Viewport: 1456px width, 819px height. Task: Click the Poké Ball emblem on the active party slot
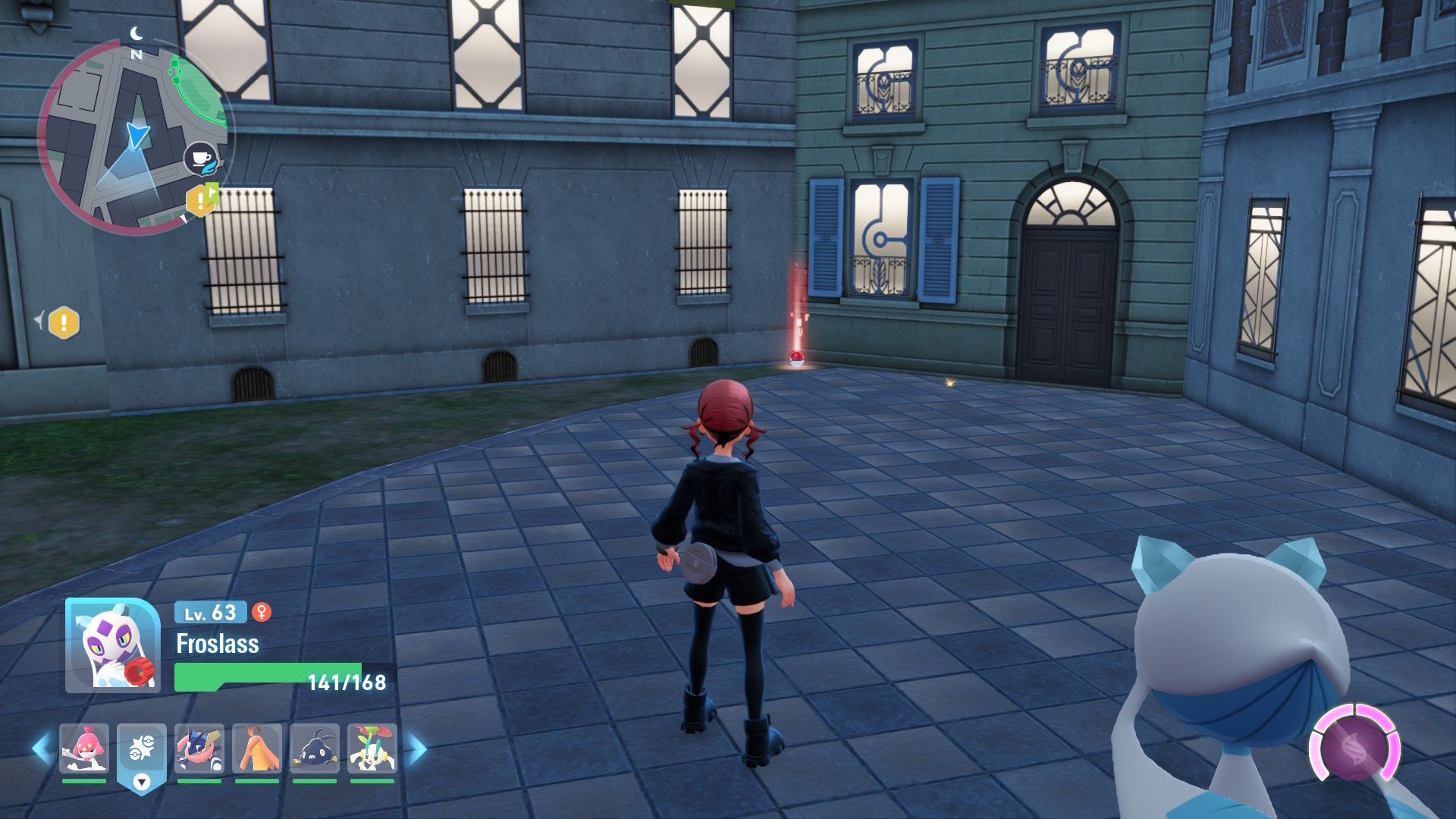point(141,749)
